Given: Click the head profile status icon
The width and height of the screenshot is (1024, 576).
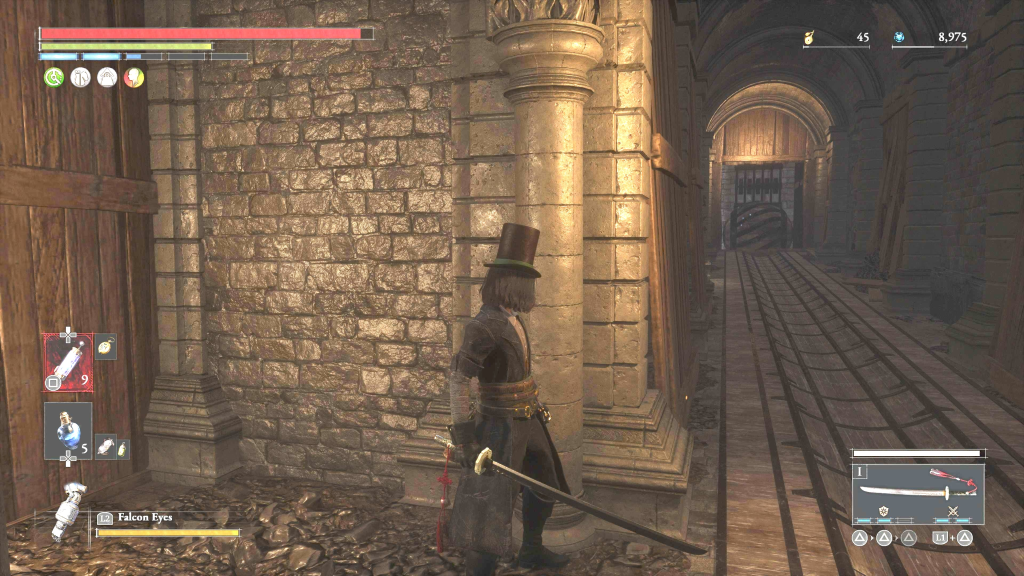Looking at the screenshot, I should point(133,77).
